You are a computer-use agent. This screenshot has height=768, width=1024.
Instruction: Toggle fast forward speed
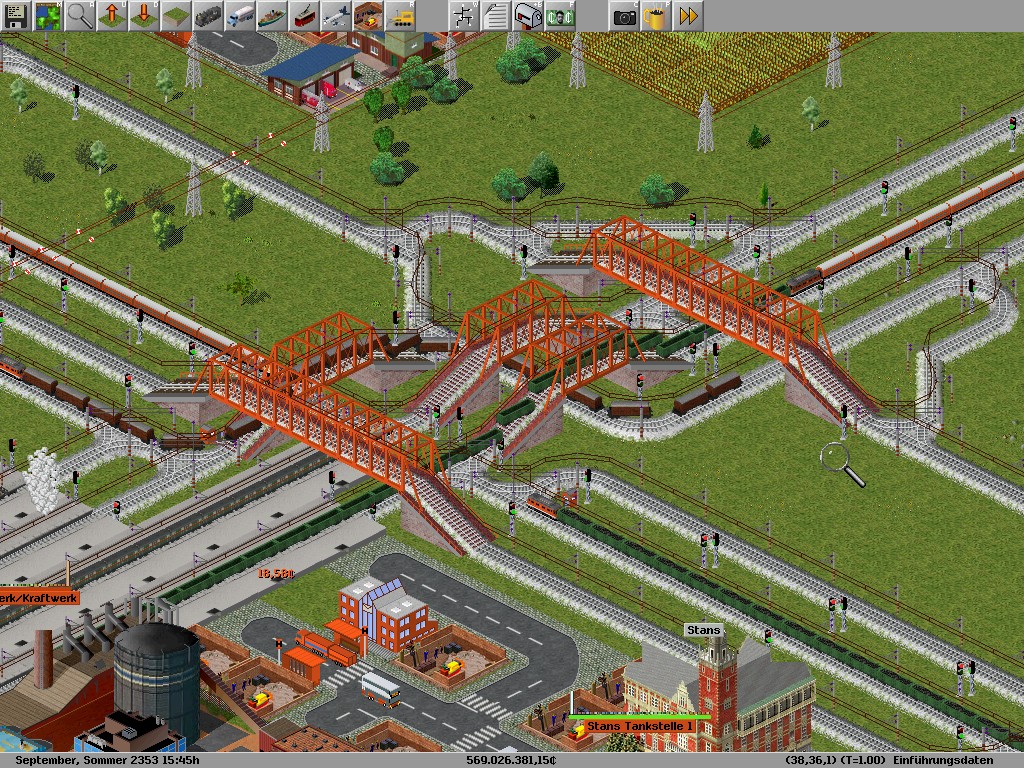[x=688, y=16]
